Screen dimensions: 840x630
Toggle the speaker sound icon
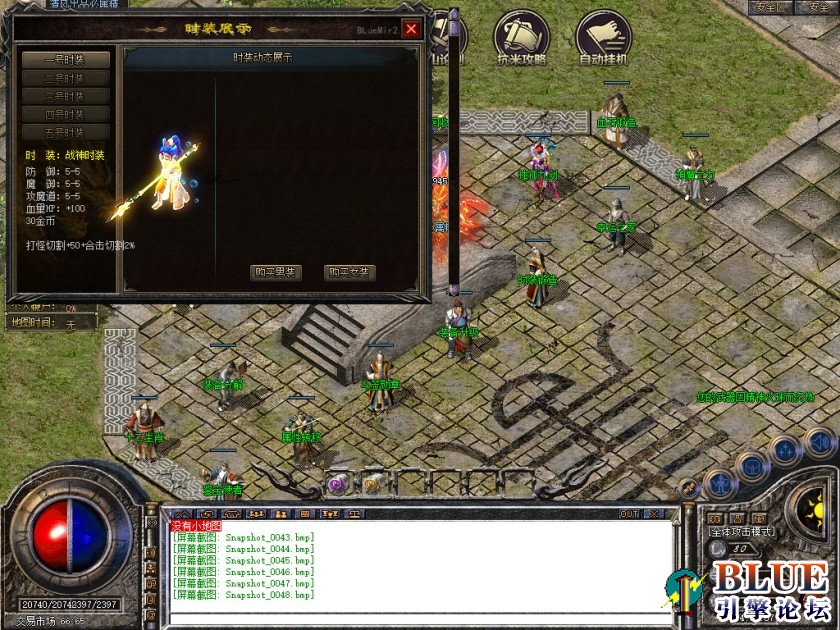point(820,441)
